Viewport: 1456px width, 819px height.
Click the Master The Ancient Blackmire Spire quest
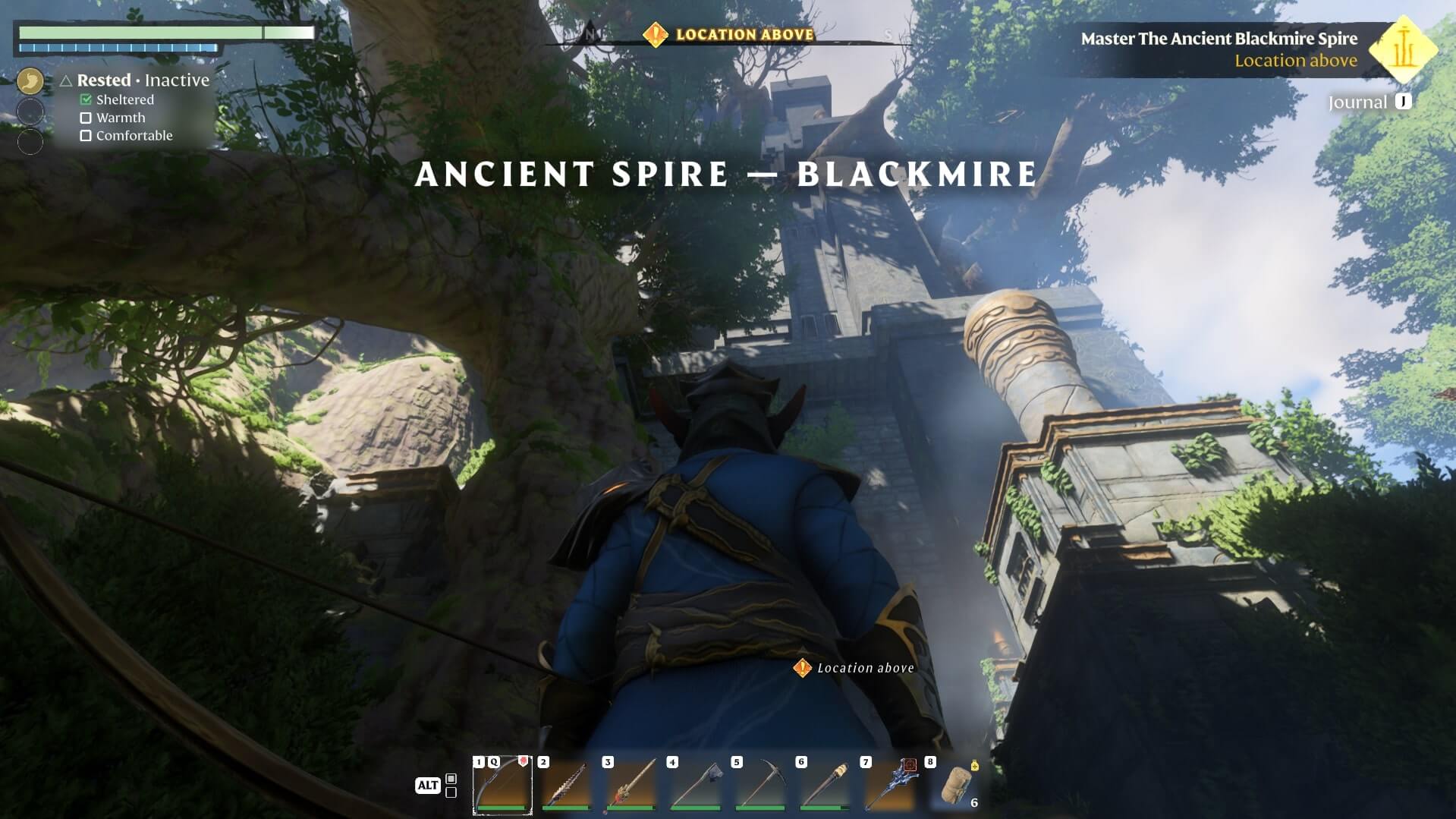click(x=1219, y=39)
